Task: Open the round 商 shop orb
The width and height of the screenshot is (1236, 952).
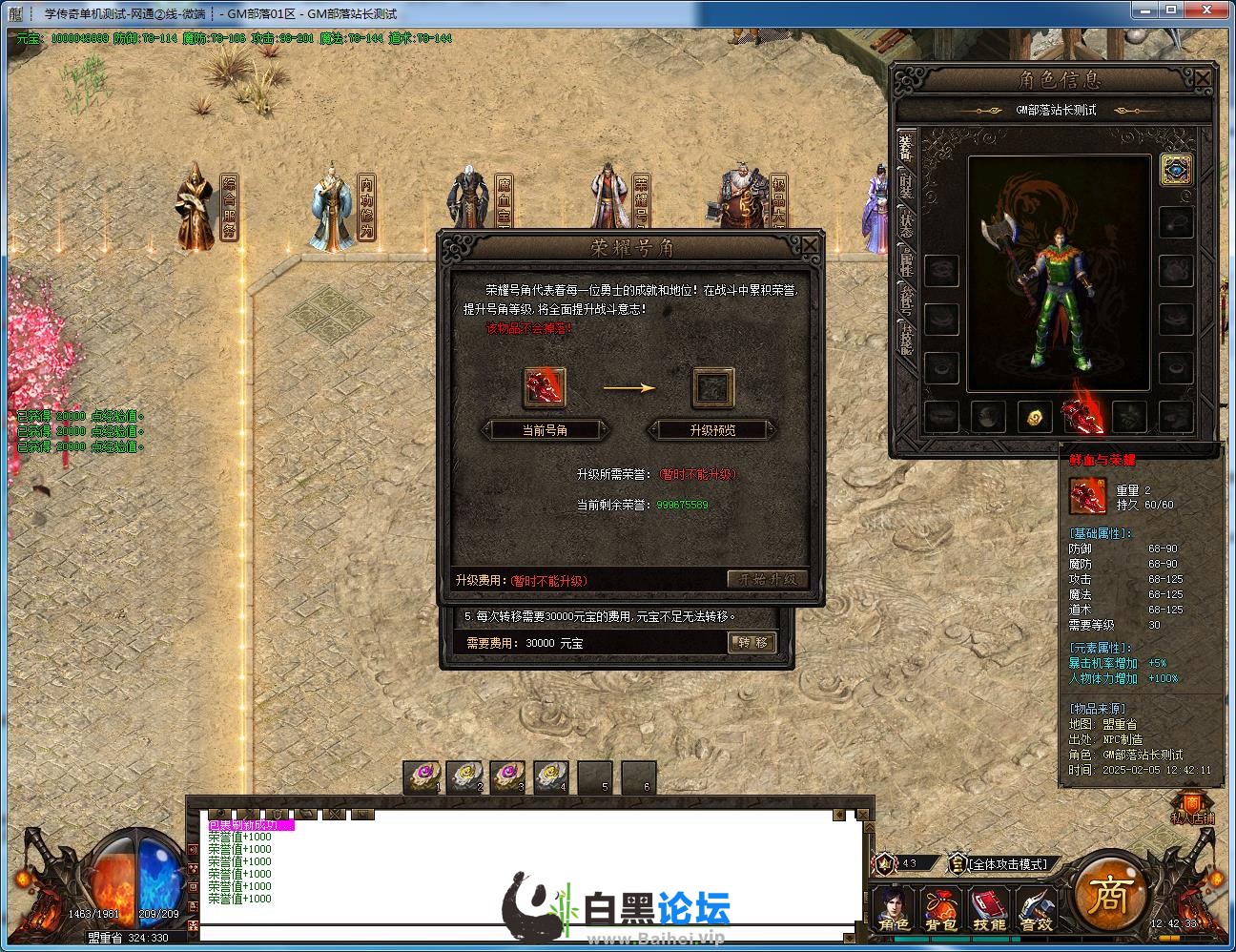Action: point(1109,895)
